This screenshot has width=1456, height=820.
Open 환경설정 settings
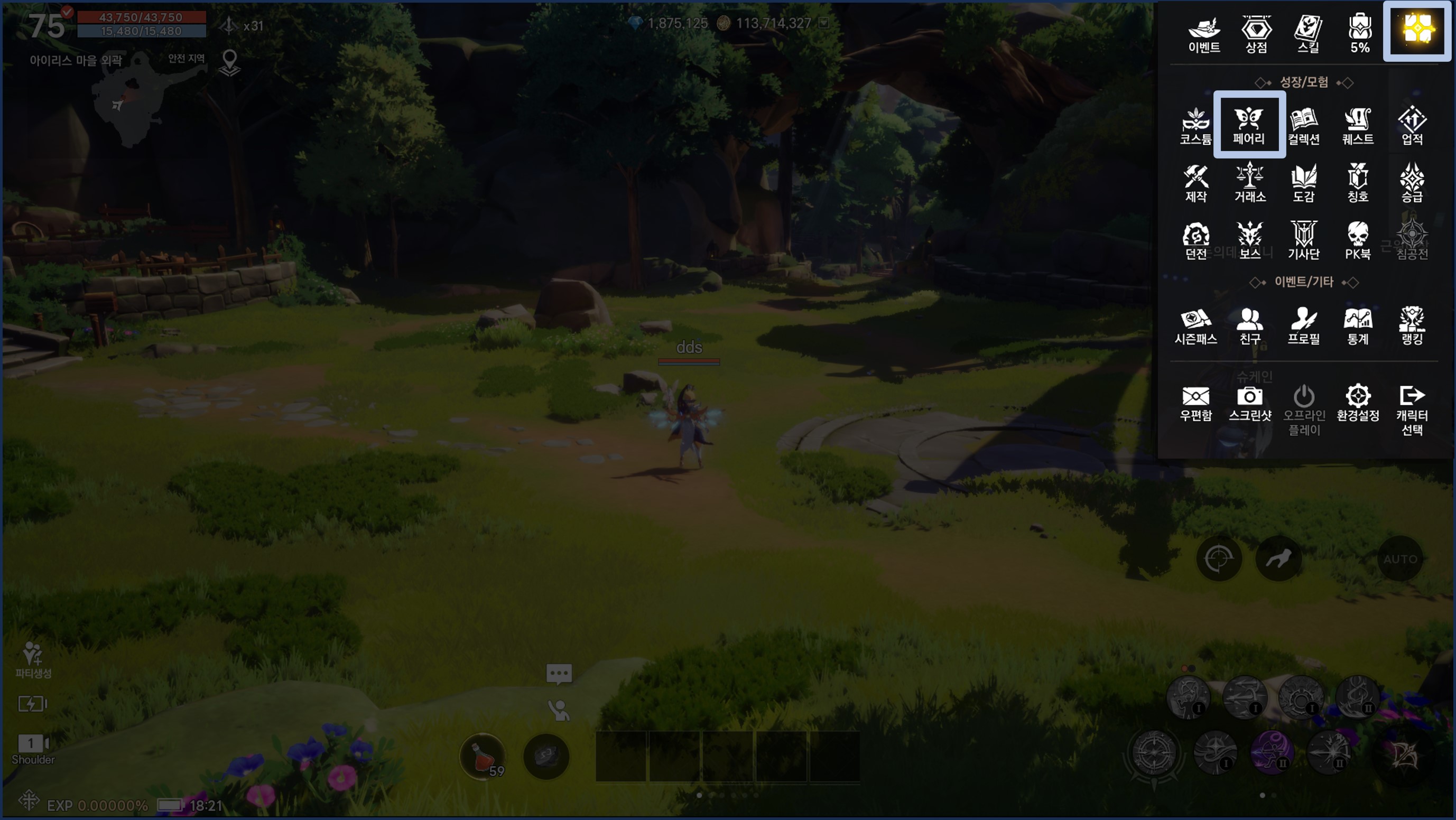(1358, 403)
